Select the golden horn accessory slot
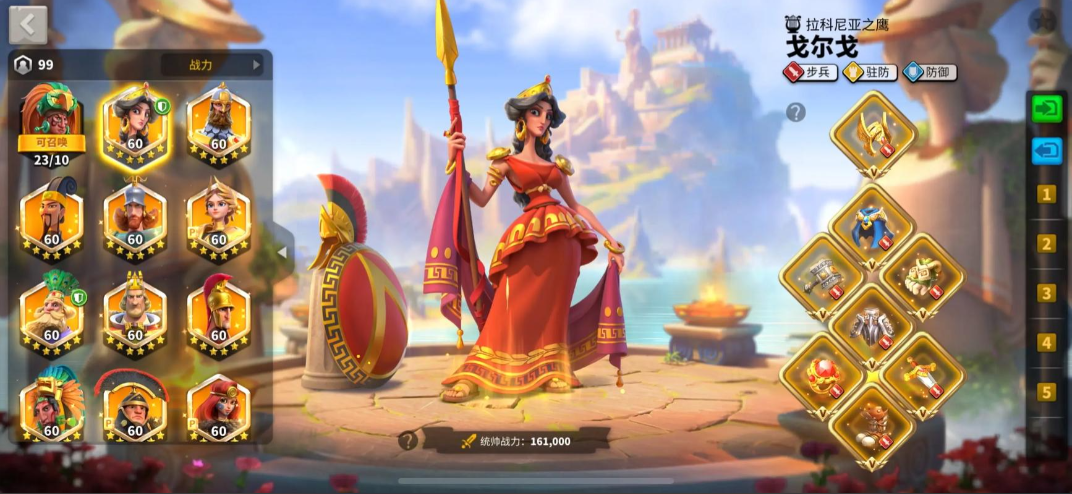Screen dimensions: 1072x494 [922, 374]
